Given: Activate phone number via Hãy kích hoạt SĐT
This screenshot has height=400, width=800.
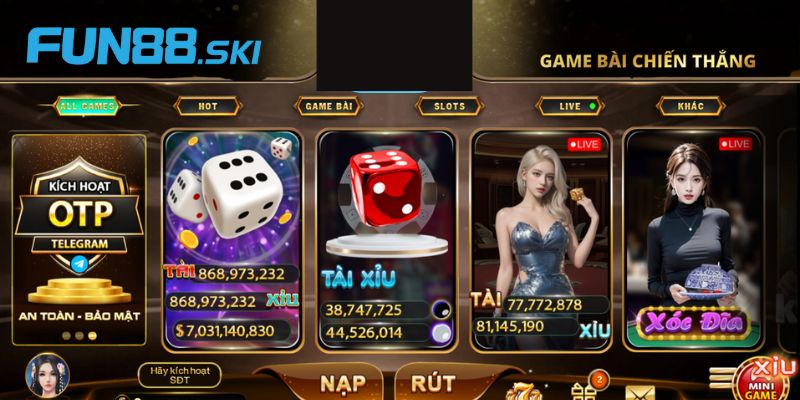Looking at the screenshot, I should 178,376.
